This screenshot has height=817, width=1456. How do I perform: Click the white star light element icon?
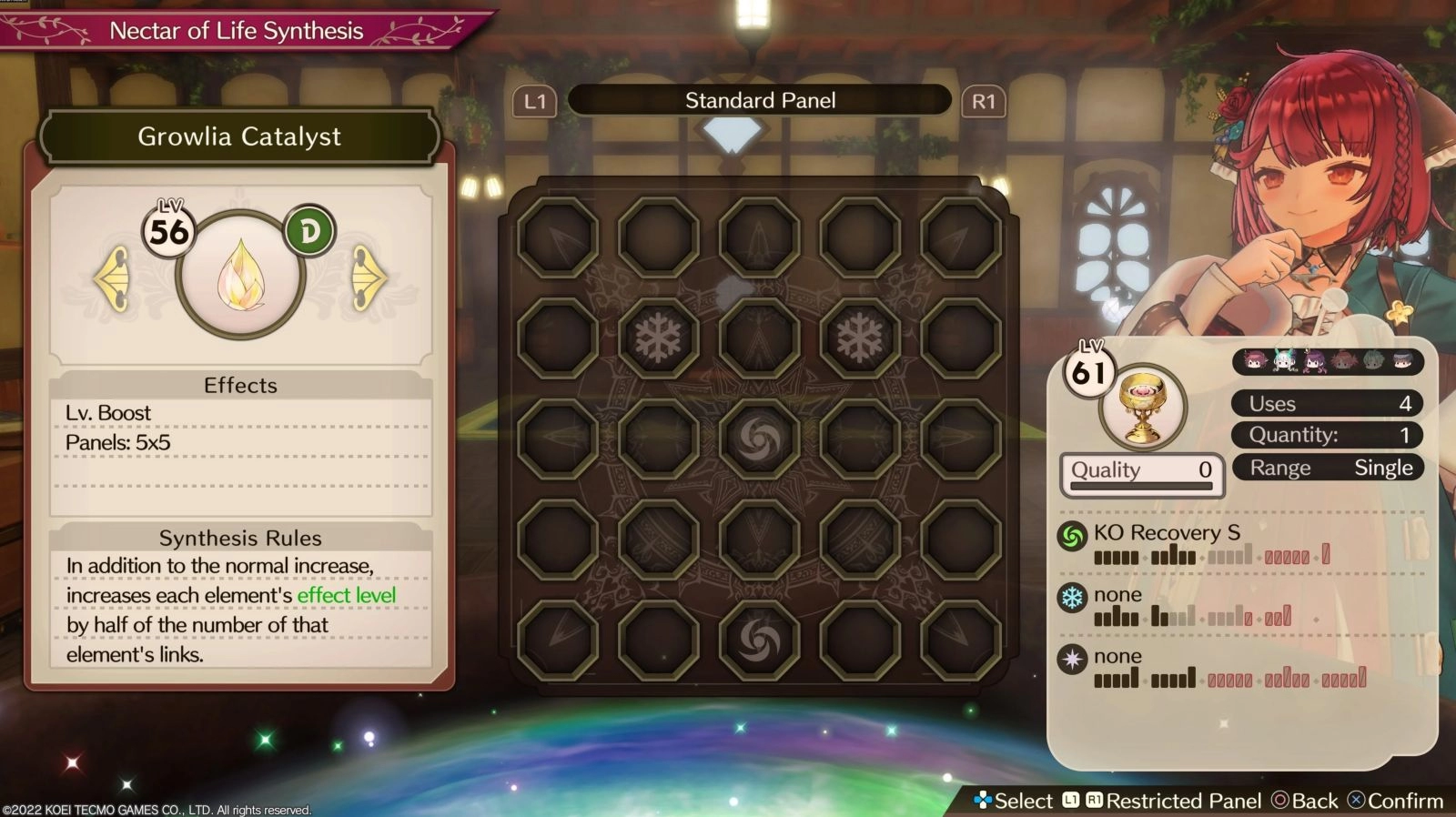tap(1073, 660)
